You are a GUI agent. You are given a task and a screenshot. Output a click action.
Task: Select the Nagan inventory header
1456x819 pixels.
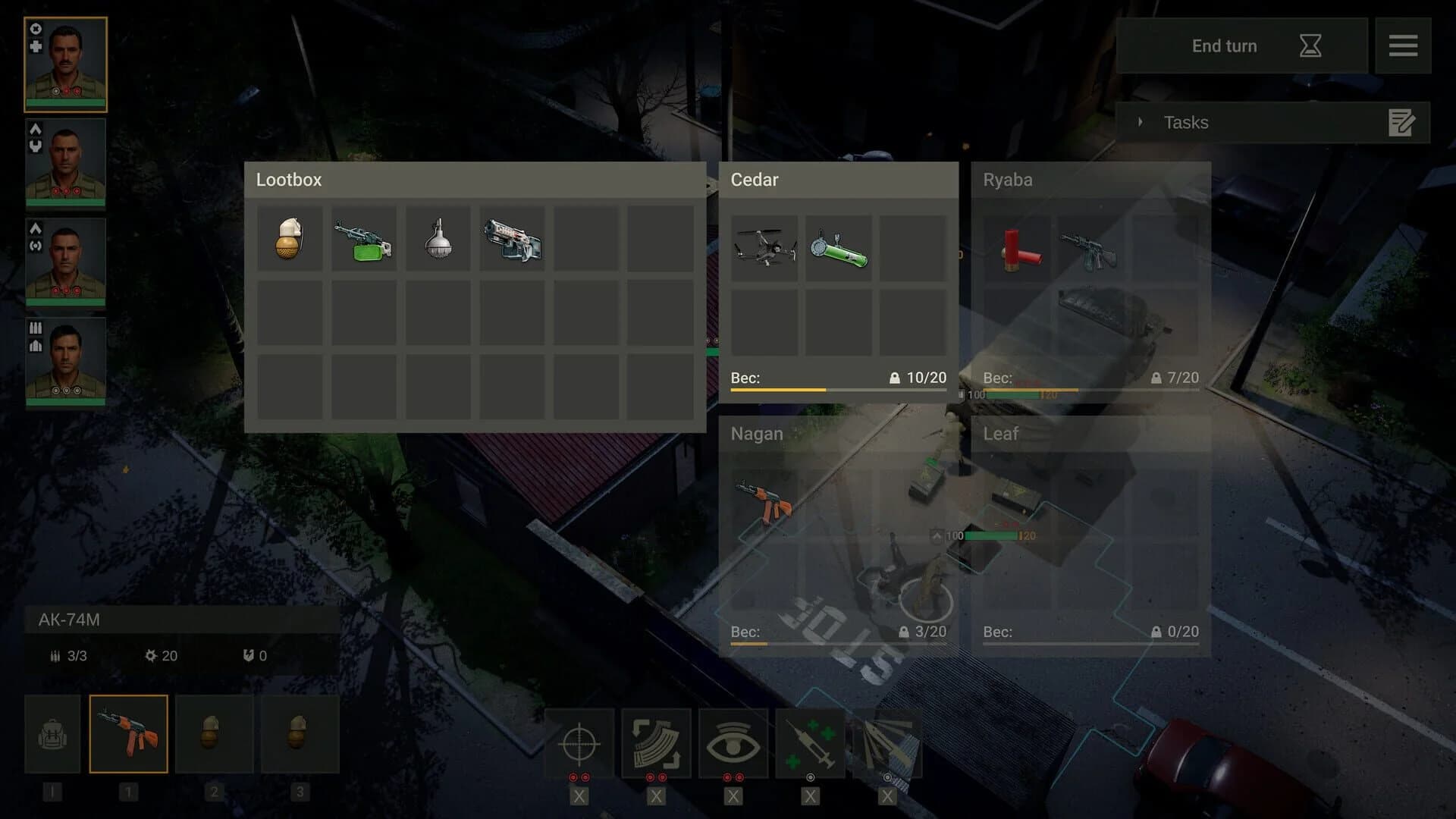[756, 434]
